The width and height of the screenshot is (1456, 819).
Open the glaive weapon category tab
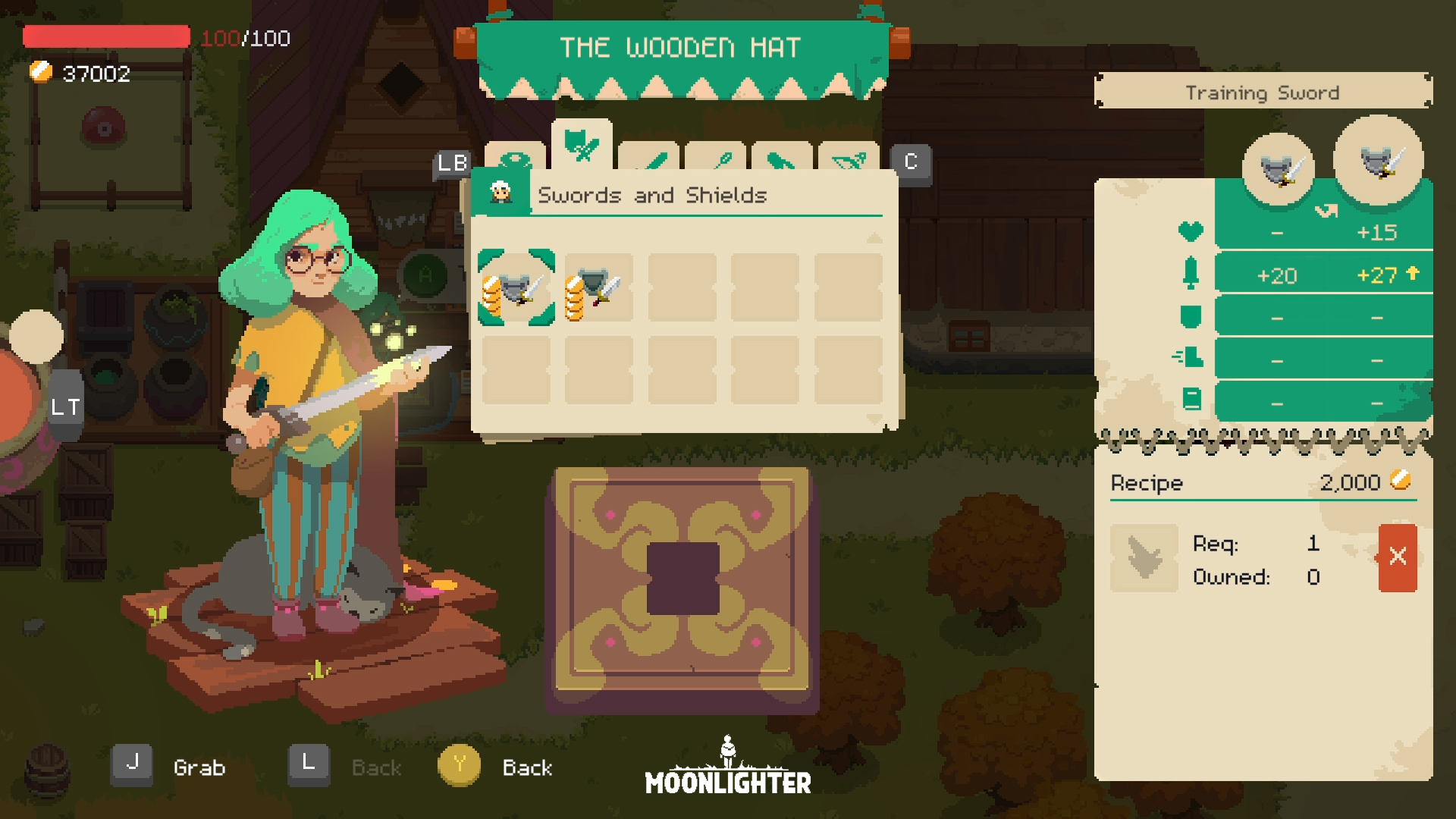click(783, 162)
